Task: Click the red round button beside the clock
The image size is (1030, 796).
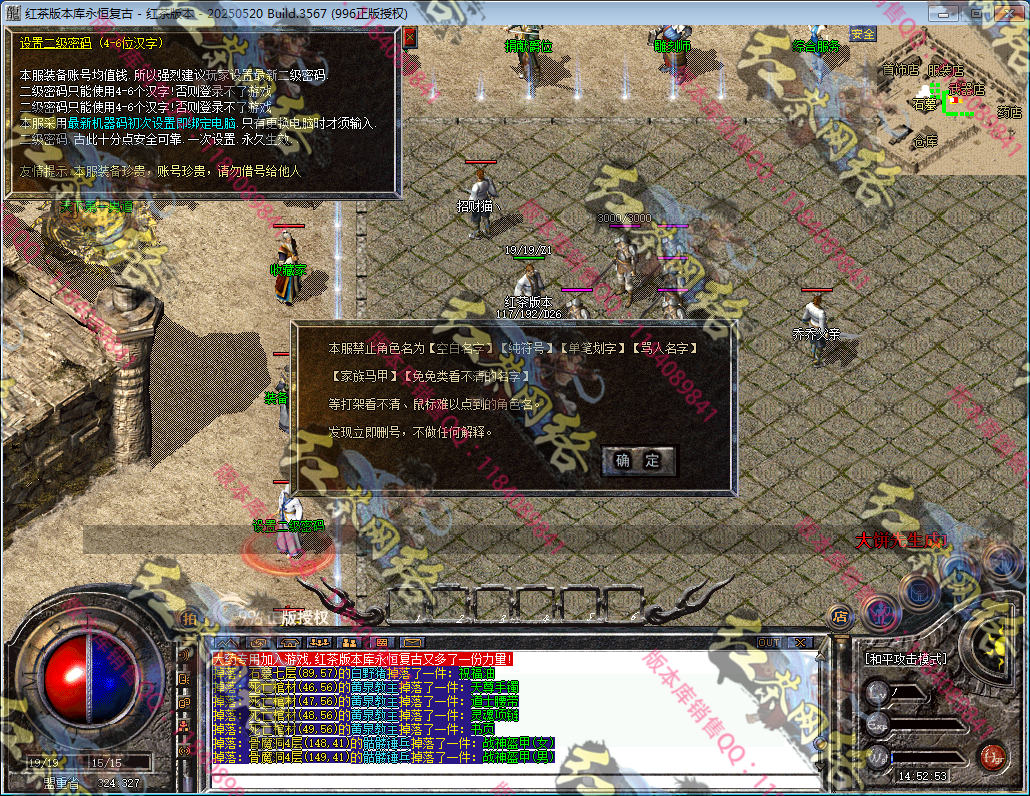Action: [x=992, y=756]
